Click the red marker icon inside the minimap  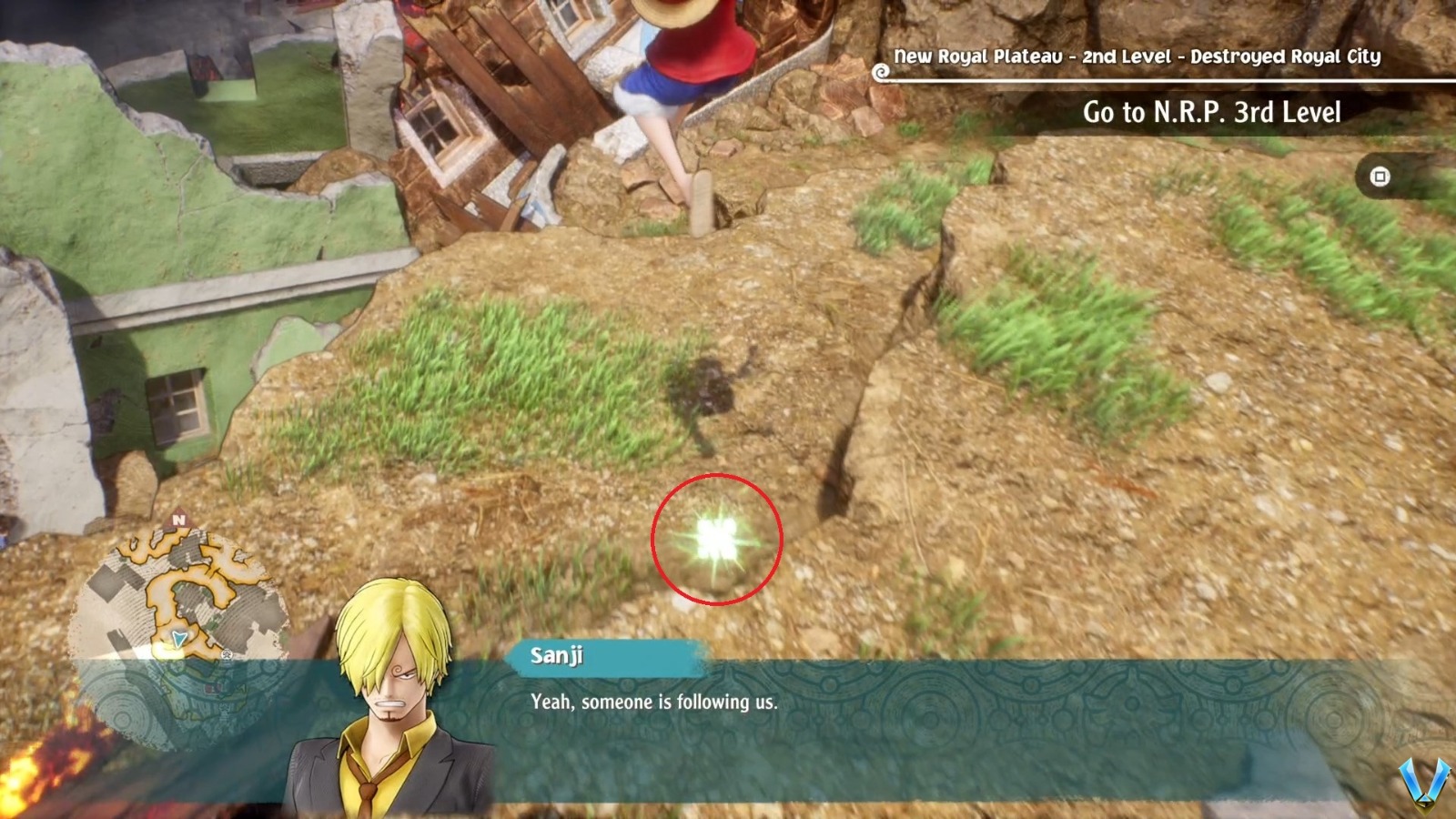pos(213,688)
